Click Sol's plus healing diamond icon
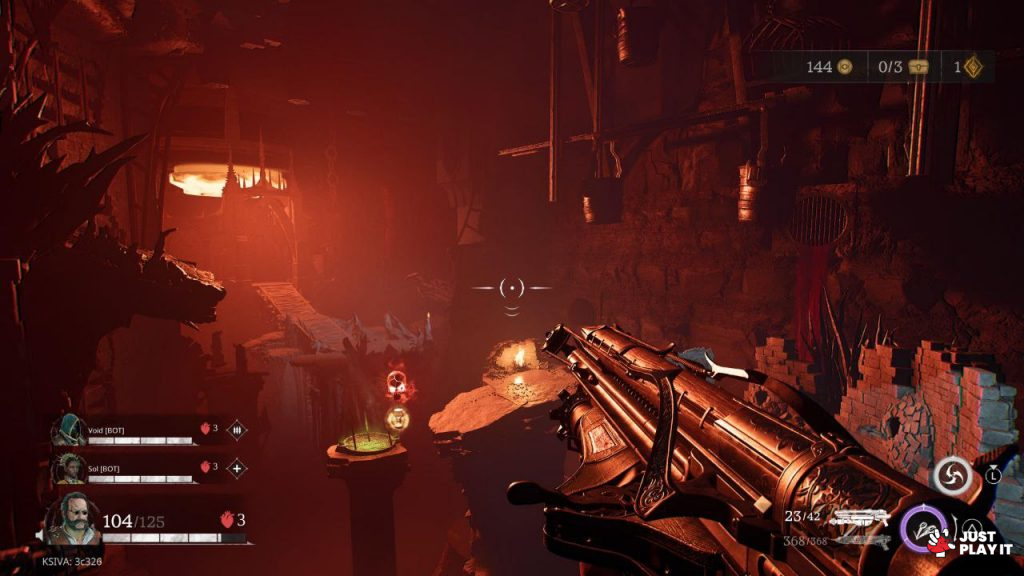The width and height of the screenshot is (1024, 576). pos(237,467)
